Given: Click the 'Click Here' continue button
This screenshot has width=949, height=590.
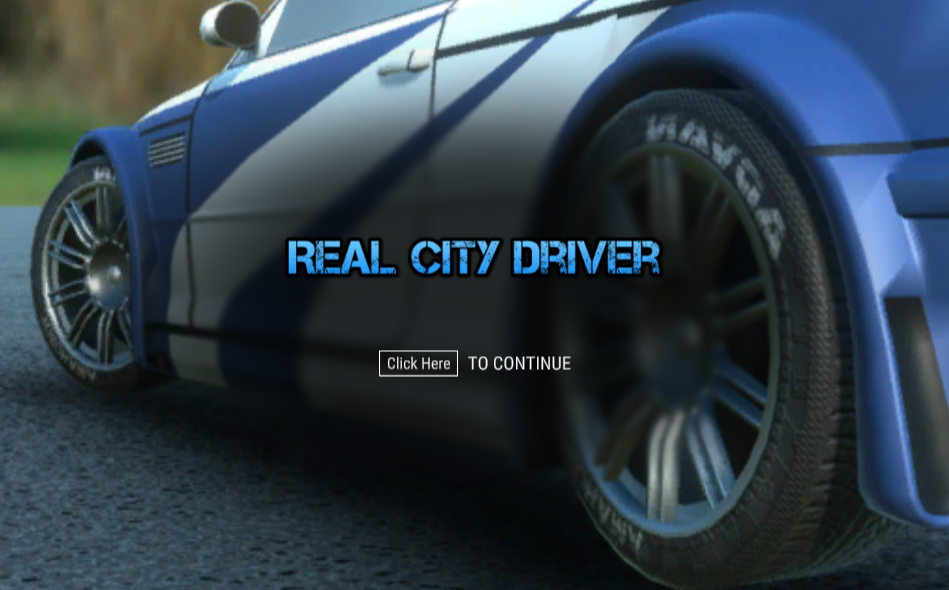Looking at the screenshot, I should [418, 364].
